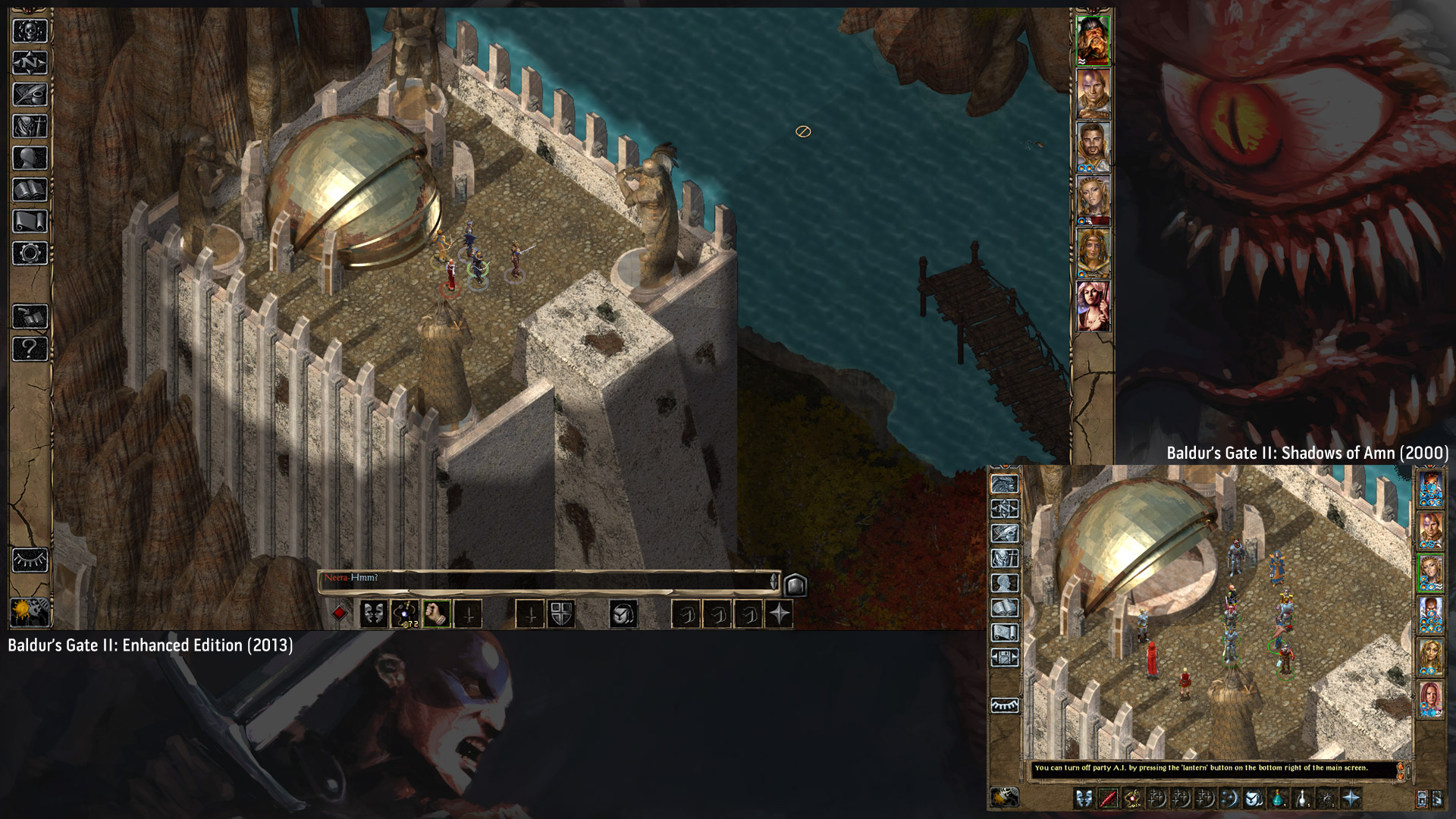The height and width of the screenshot is (819, 1456).
Task: Open the options gear button
Action: [30, 253]
